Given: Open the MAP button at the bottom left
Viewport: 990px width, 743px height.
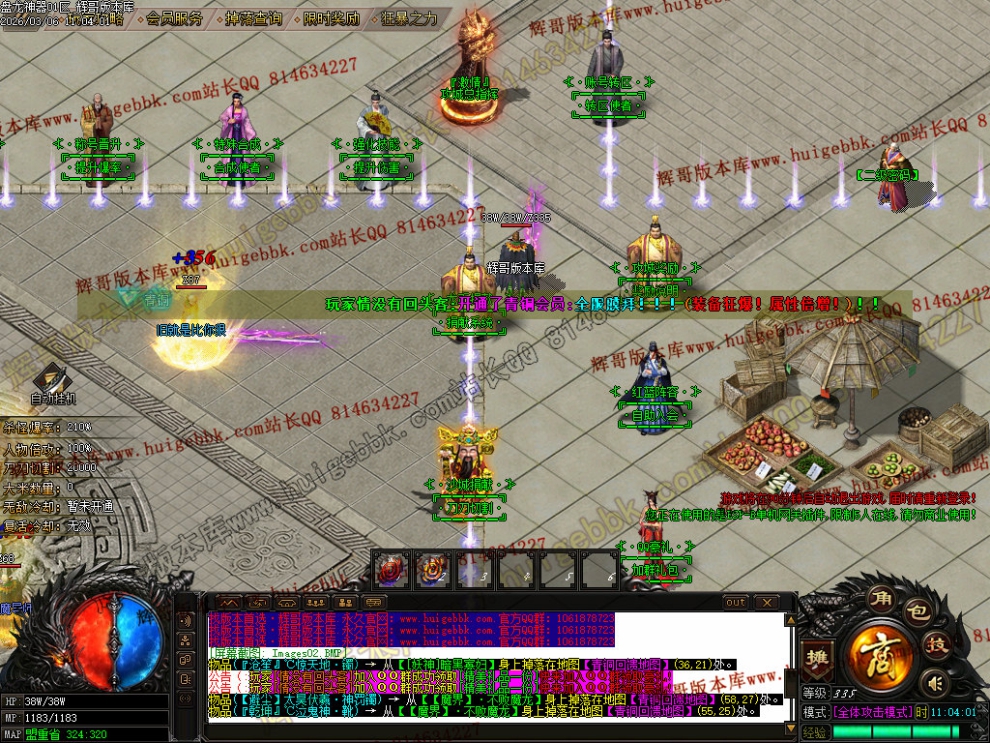Looking at the screenshot, I should [x=12, y=735].
